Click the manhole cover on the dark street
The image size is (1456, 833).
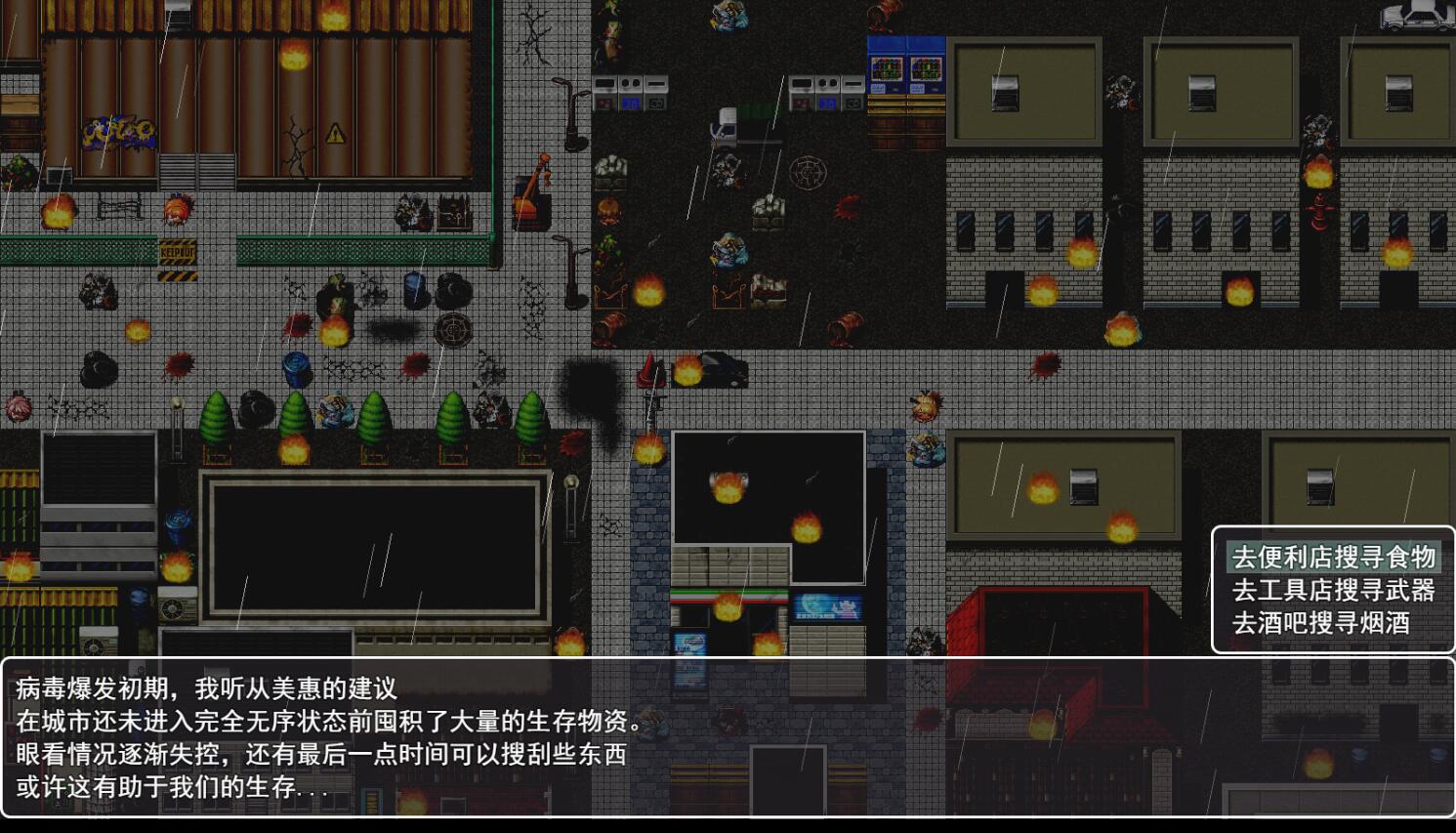[811, 174]
